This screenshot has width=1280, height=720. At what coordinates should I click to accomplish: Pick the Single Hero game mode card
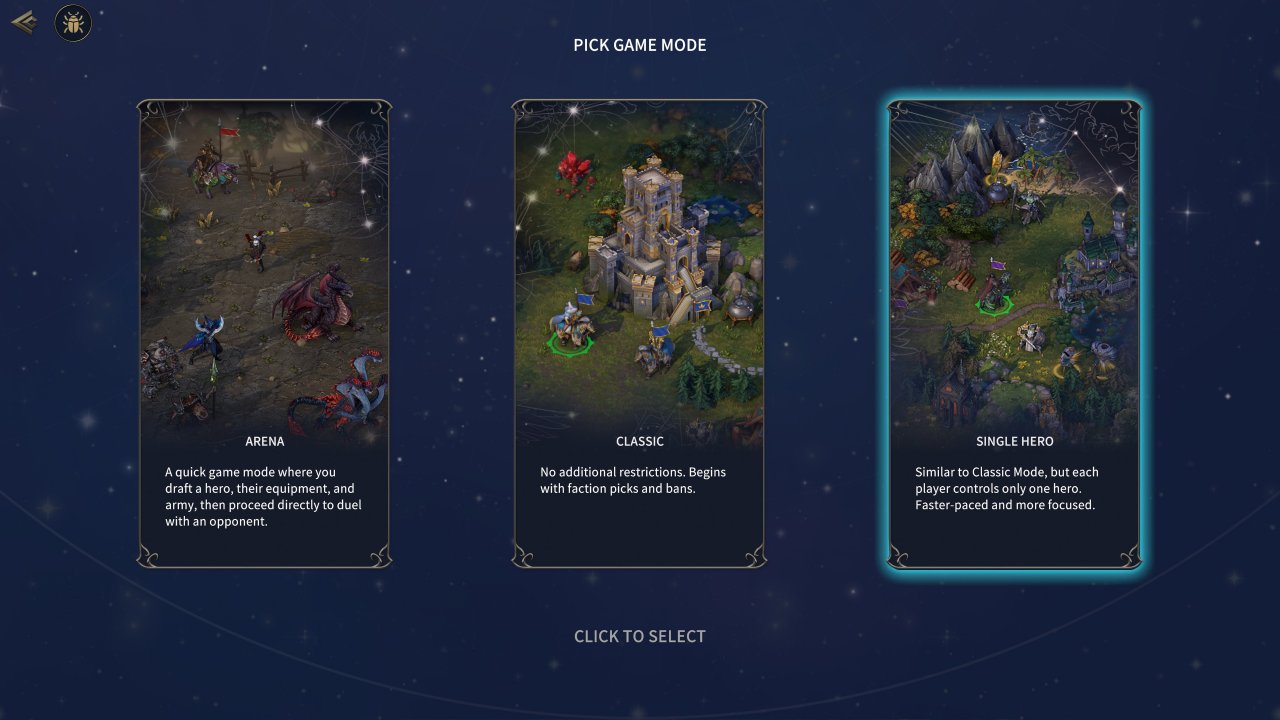click(x=1014, y=334)
